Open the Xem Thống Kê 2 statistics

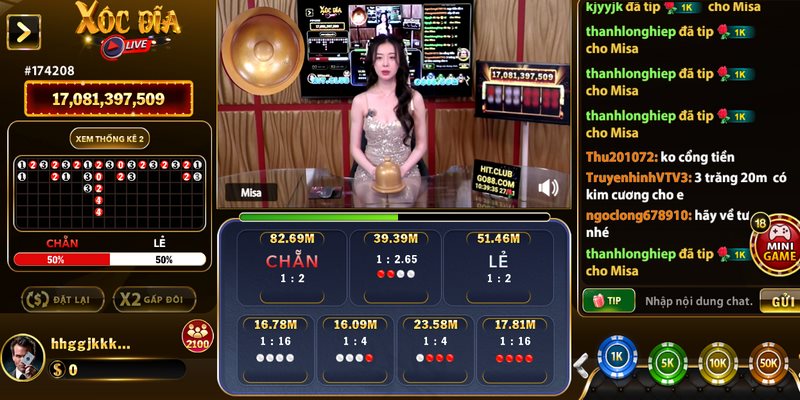(x=110, y=138)
